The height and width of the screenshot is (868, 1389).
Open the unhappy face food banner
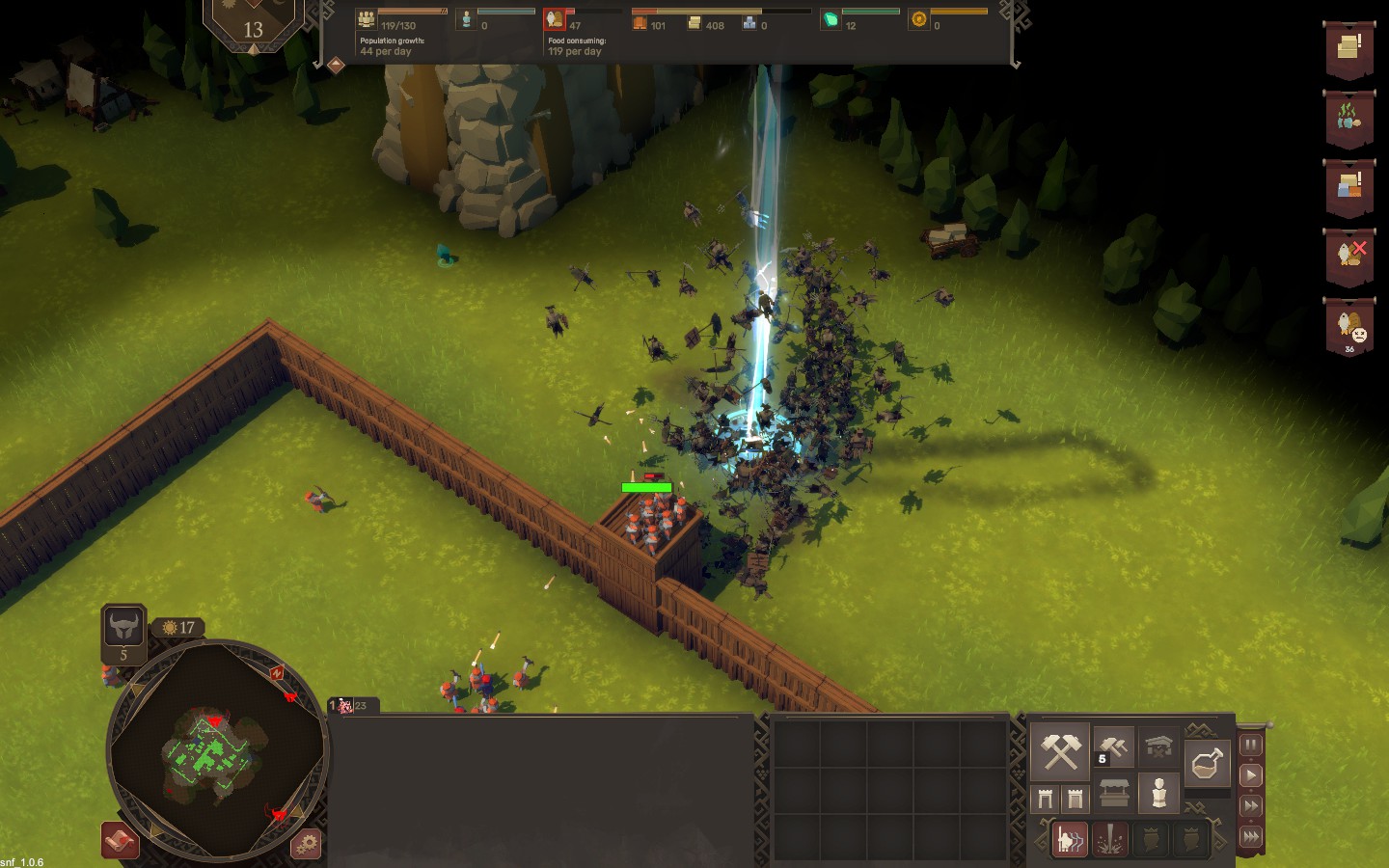coord(1348,328)
